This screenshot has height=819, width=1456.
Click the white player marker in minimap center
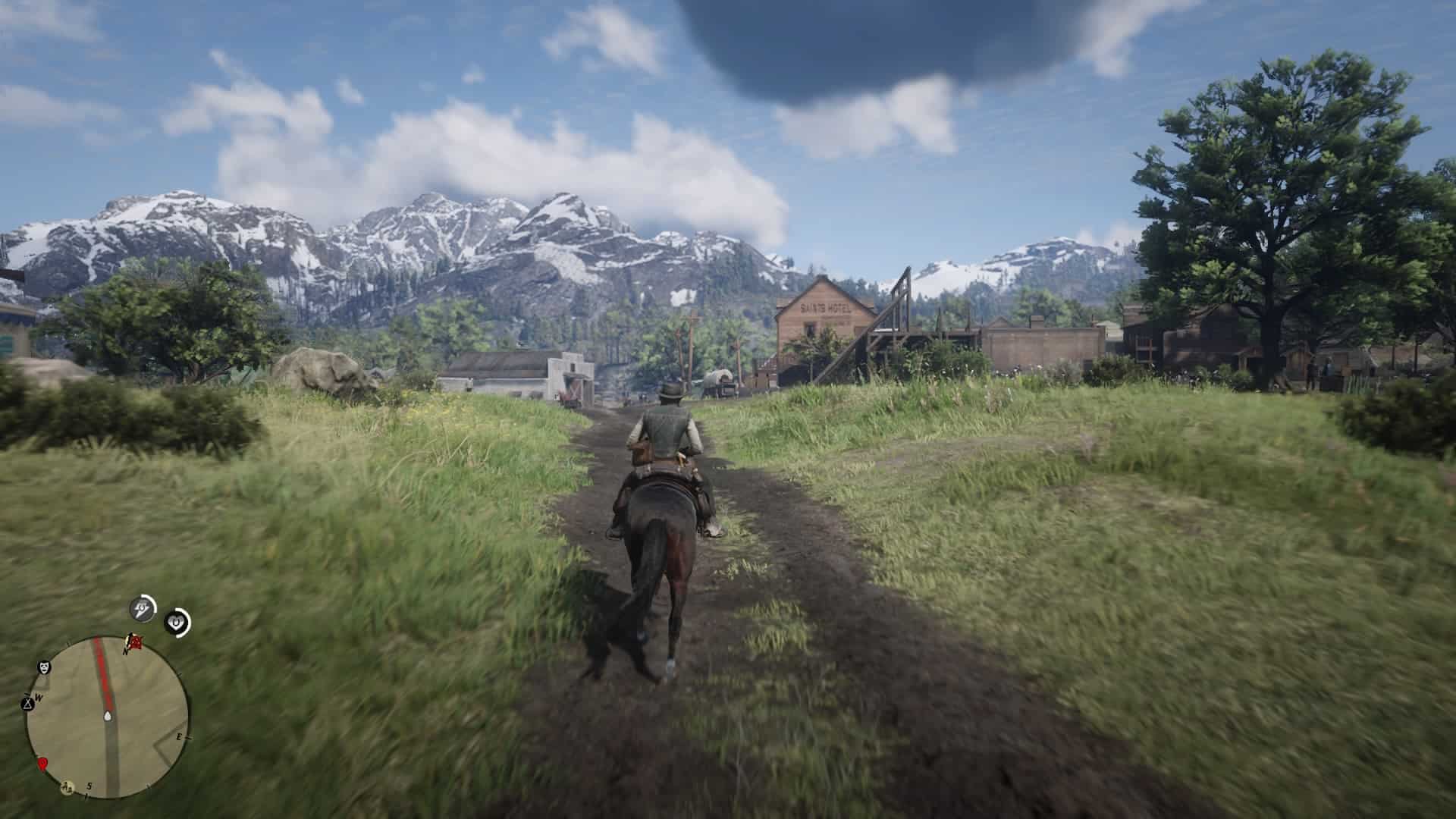pos(108,716)
